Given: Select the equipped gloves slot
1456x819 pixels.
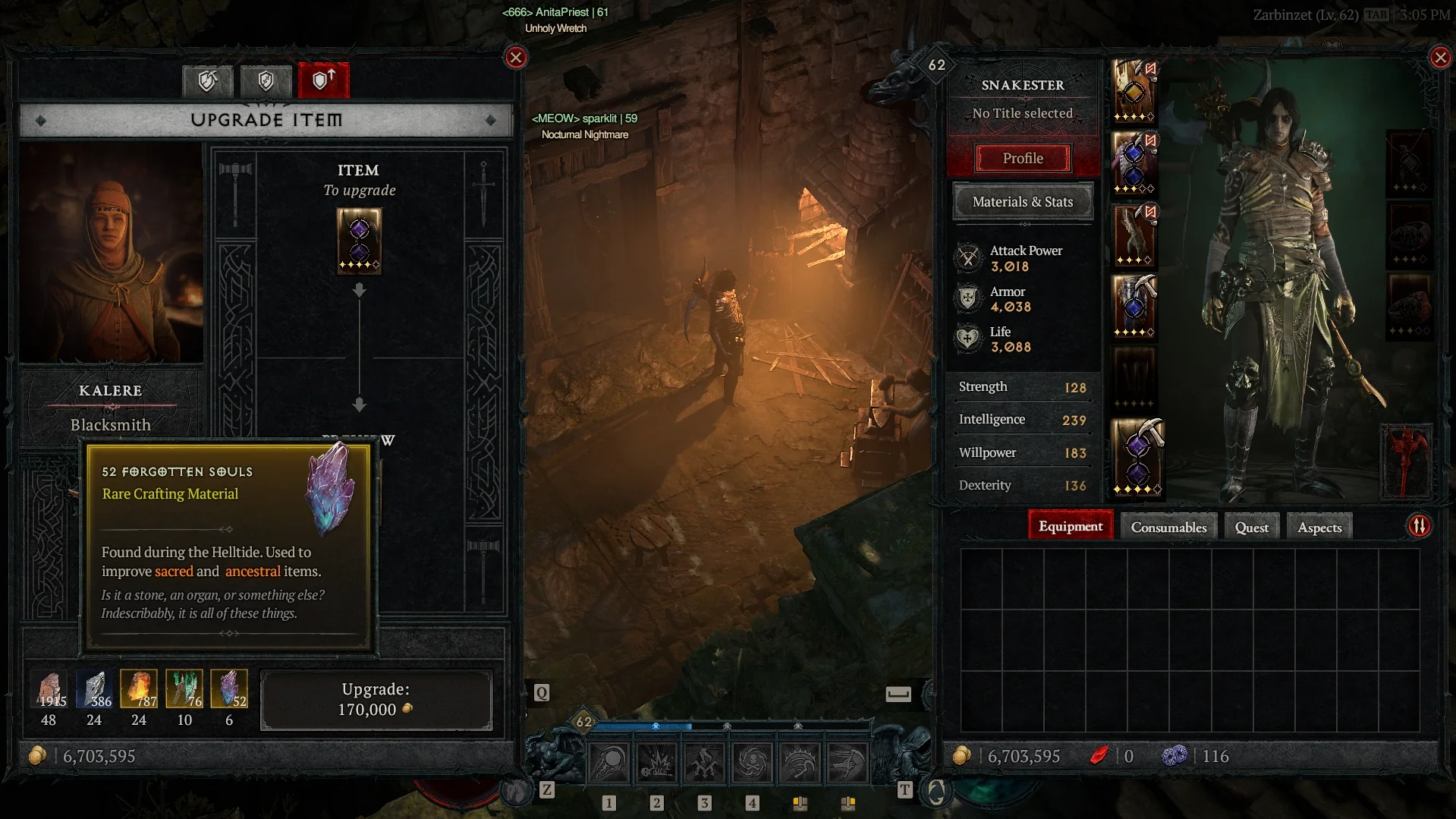Looking at the screenshot, I should point(1134,235).
